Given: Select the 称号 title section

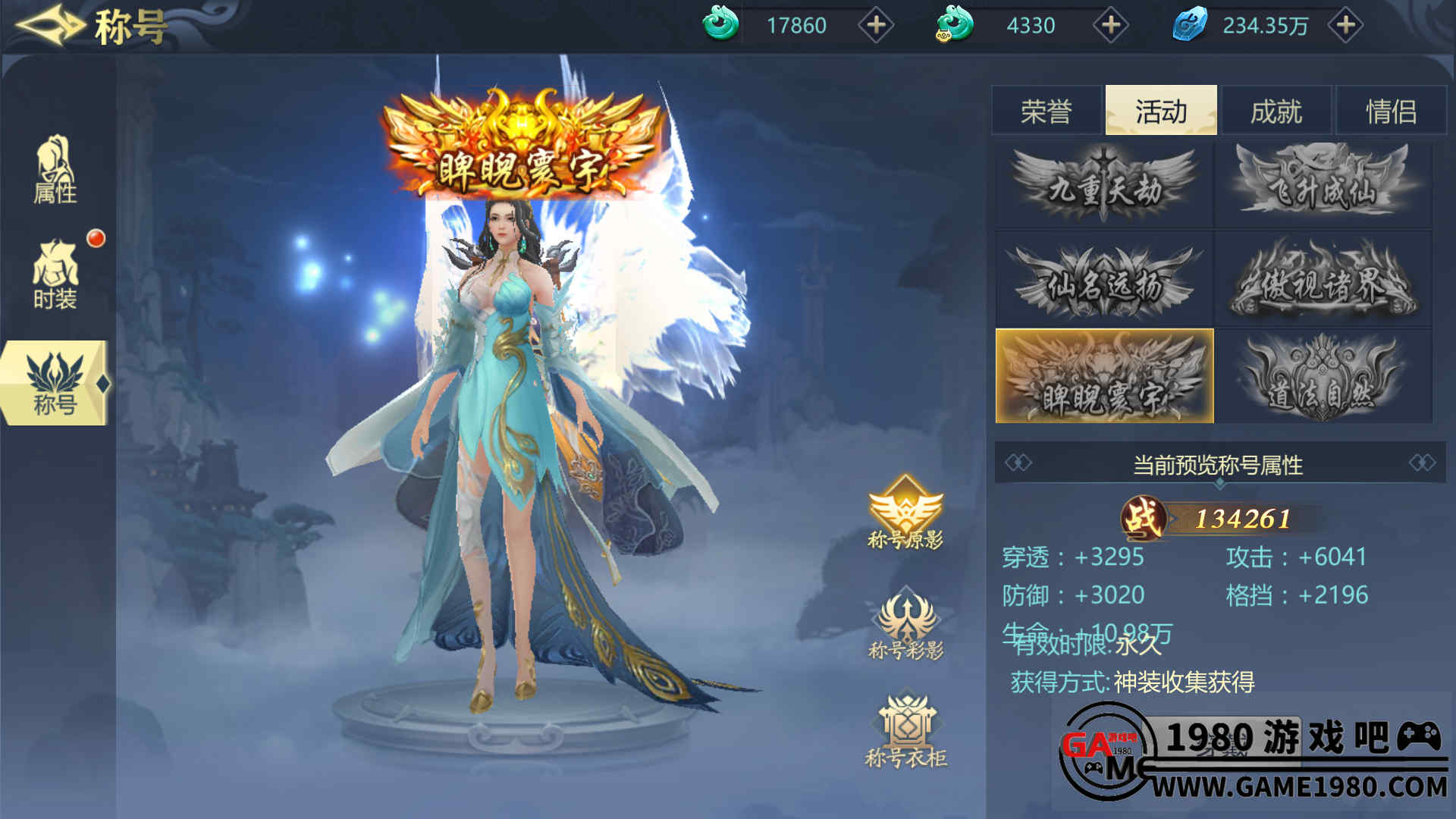Looking at the screenshot, I should (x=55, y=383).
